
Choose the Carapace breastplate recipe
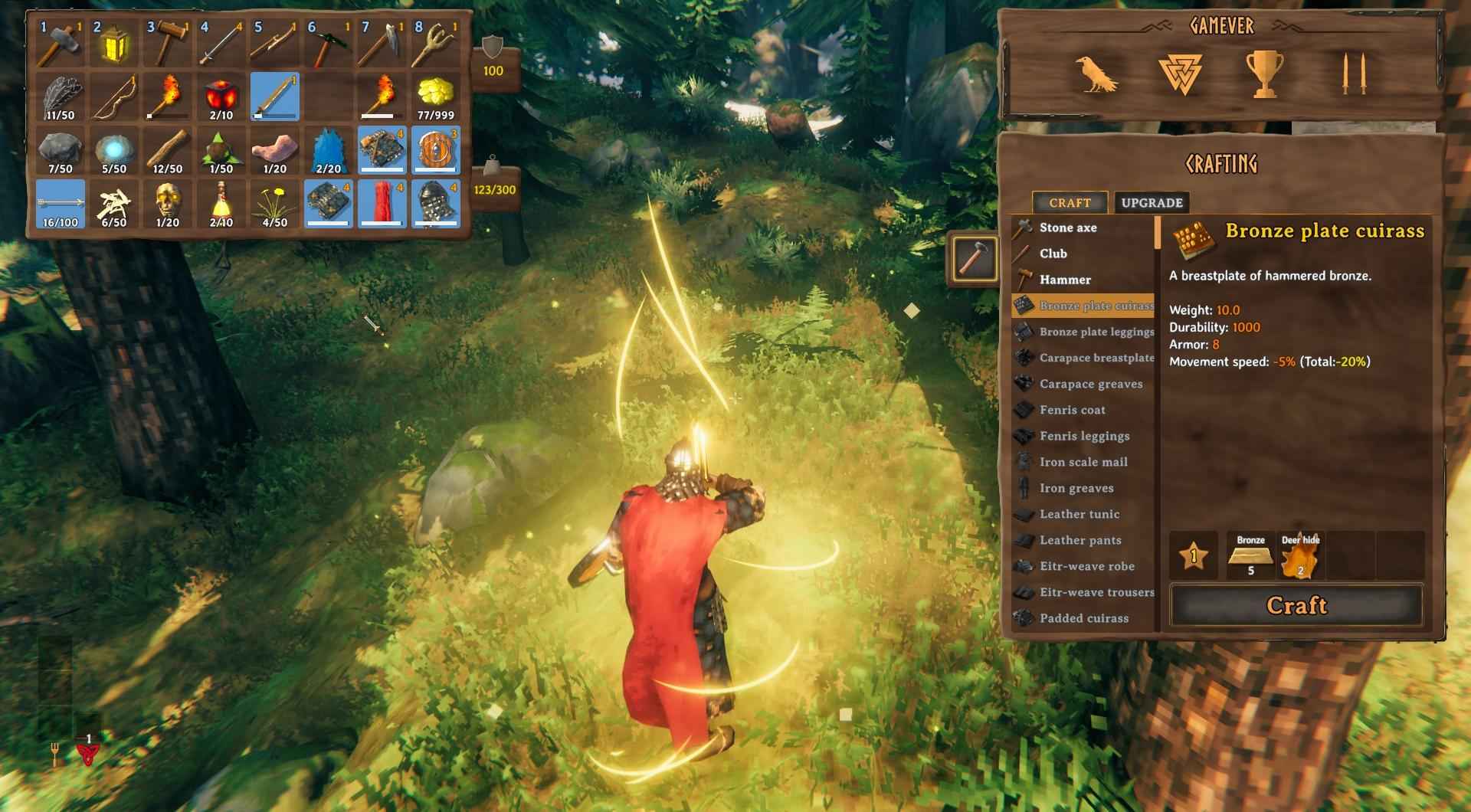click(1096, 358)
